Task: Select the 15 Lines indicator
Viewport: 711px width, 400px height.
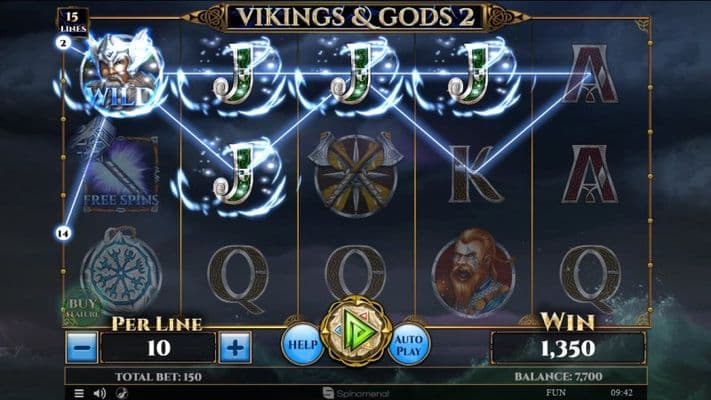Action: click(x=71, y=22)
